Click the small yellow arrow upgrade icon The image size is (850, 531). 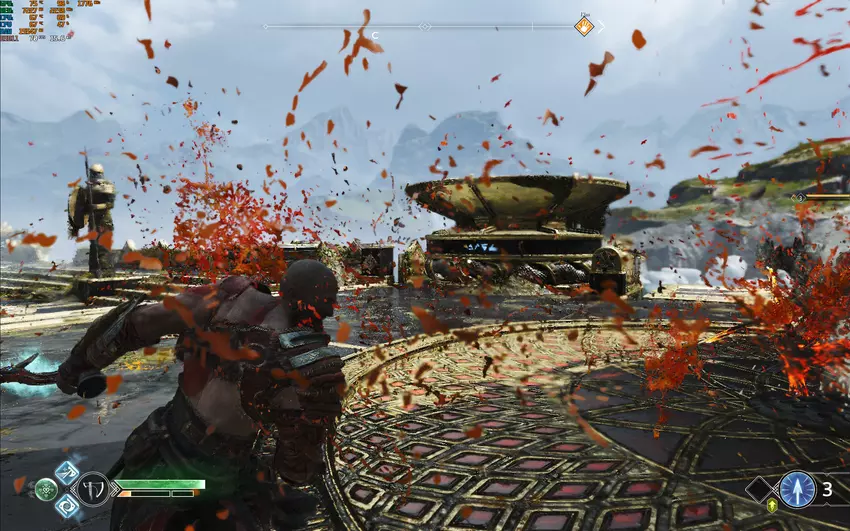click(772, 506)
